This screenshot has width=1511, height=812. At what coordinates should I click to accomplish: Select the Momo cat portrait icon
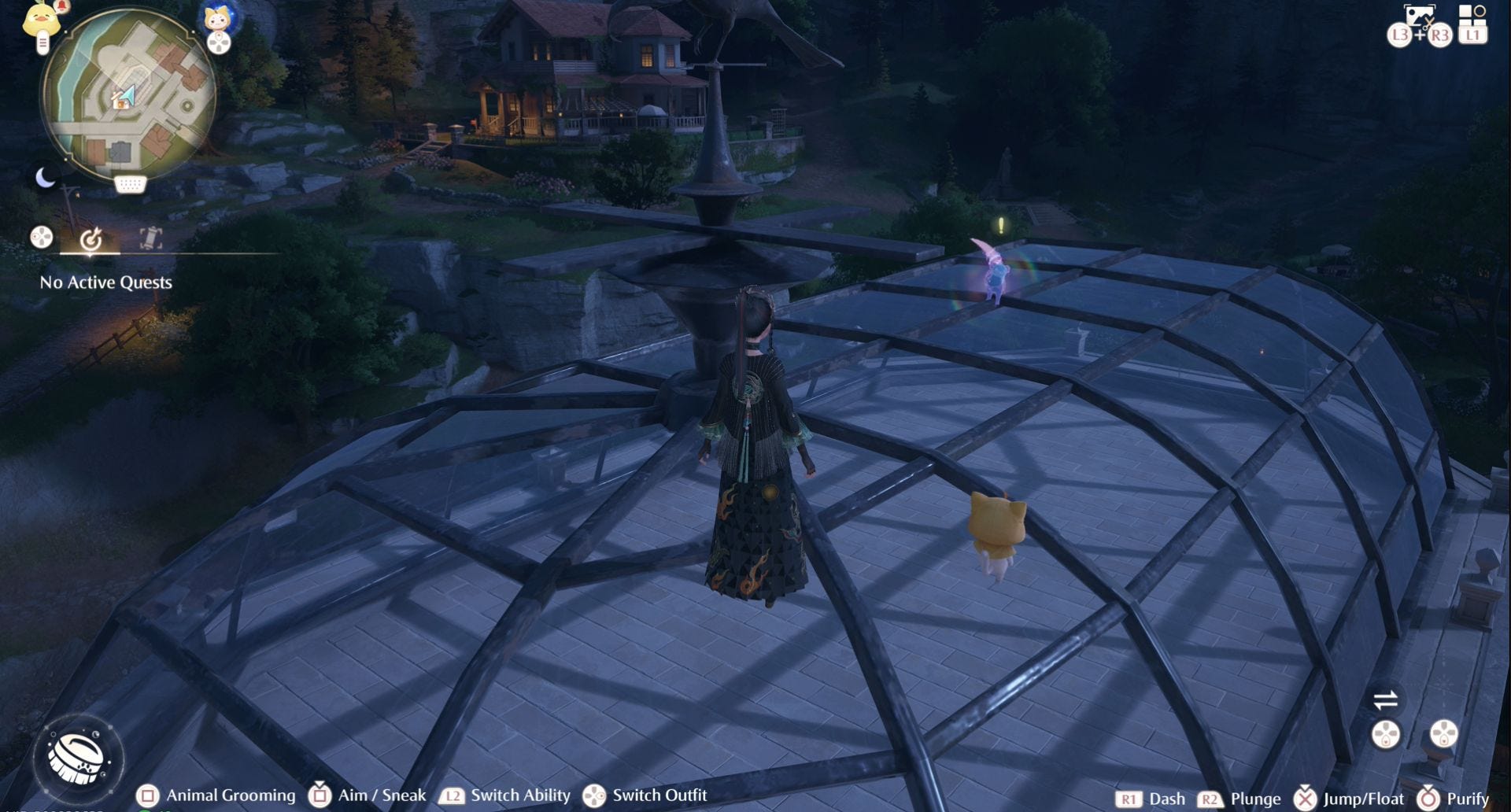(216, 17)
